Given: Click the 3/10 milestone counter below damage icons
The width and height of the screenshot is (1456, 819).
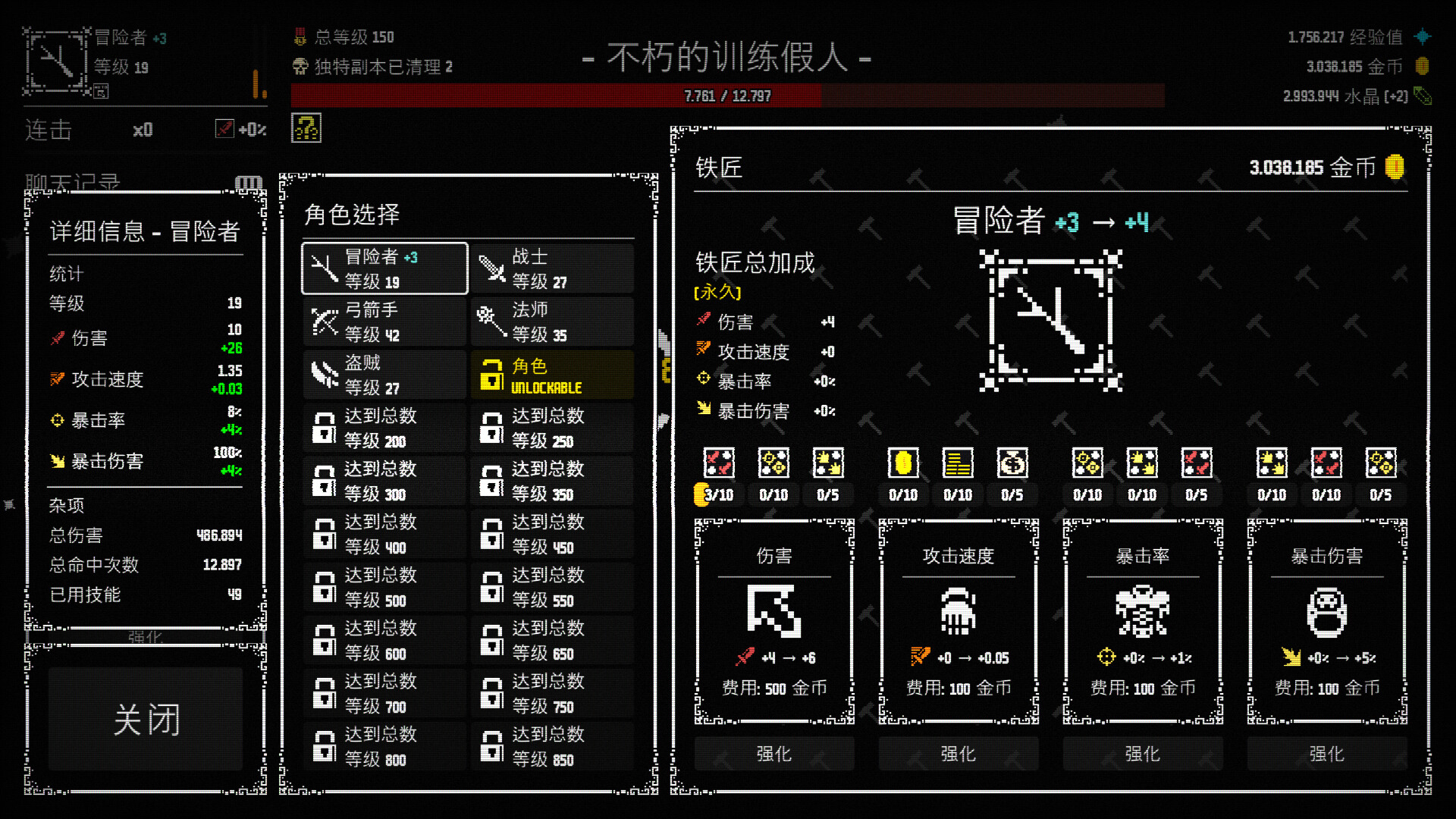Looking at the screenshot, I should click(x=717, y=495).
